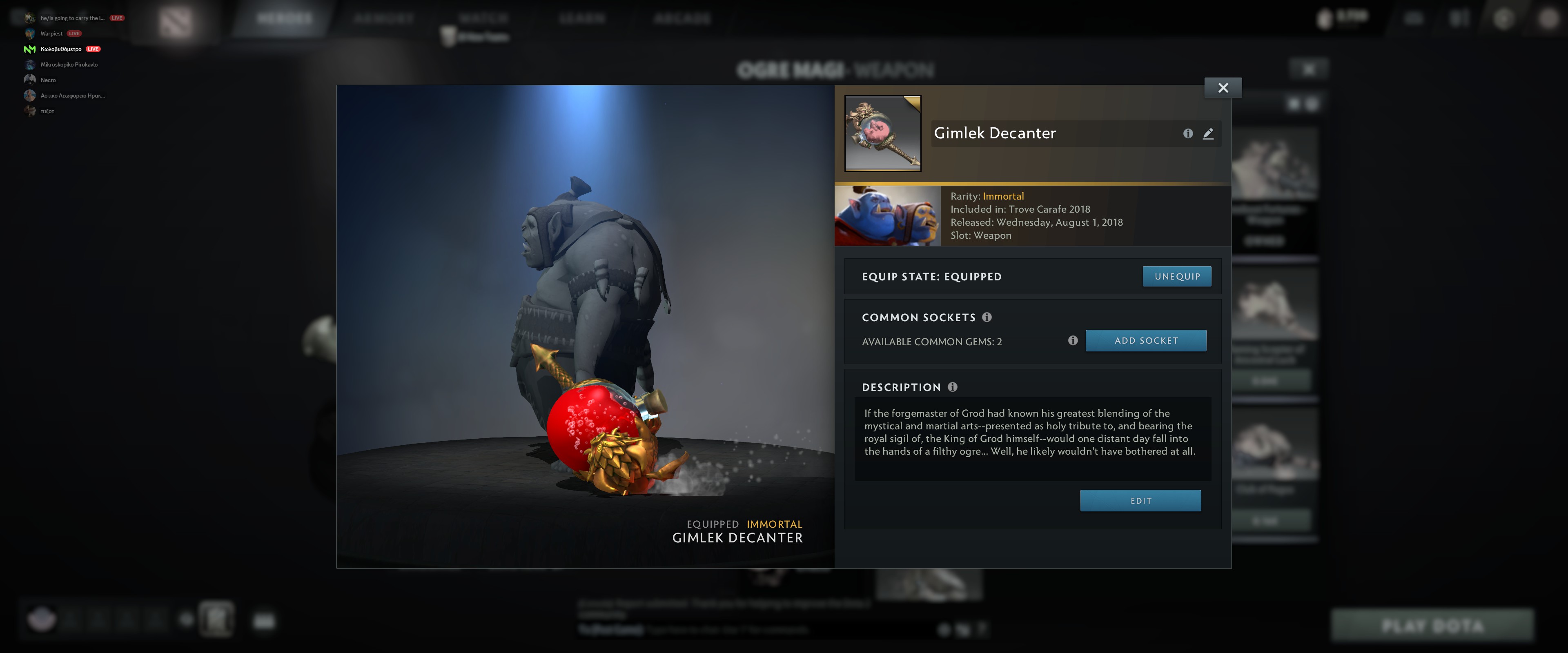Open the ARMORY tab
1568x653 pixels.
[x=383, y=18]
